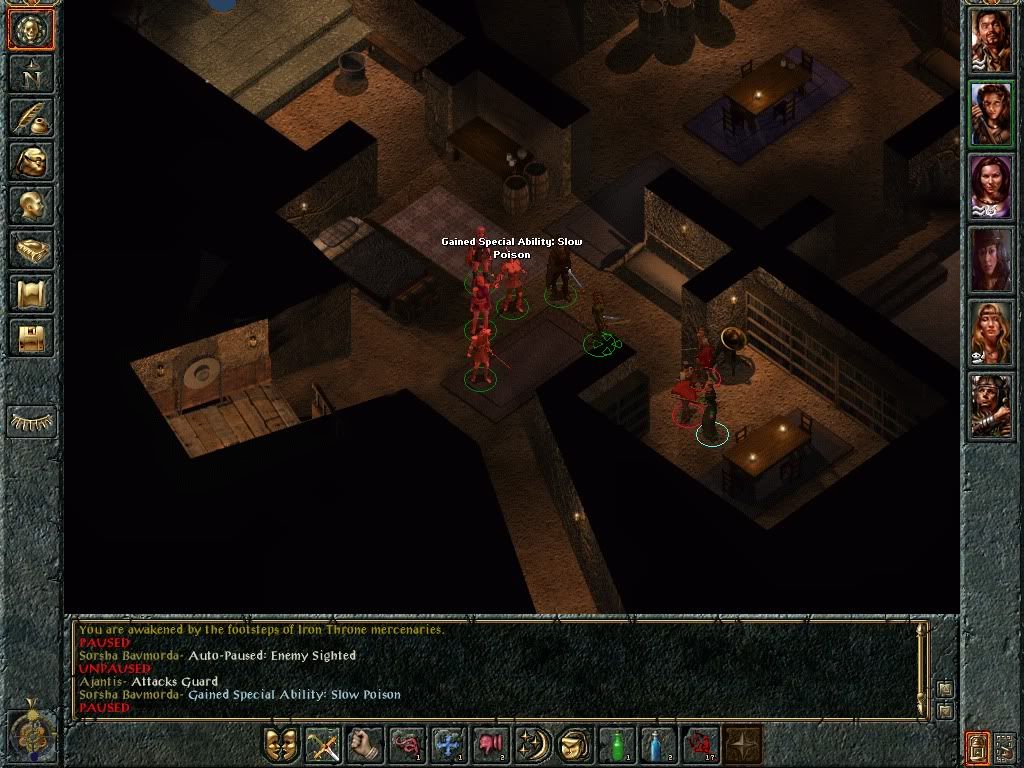The image size is (1024, 768).
Task: Select the blonde woman's party portrait
Action: (x=991, y=332)
